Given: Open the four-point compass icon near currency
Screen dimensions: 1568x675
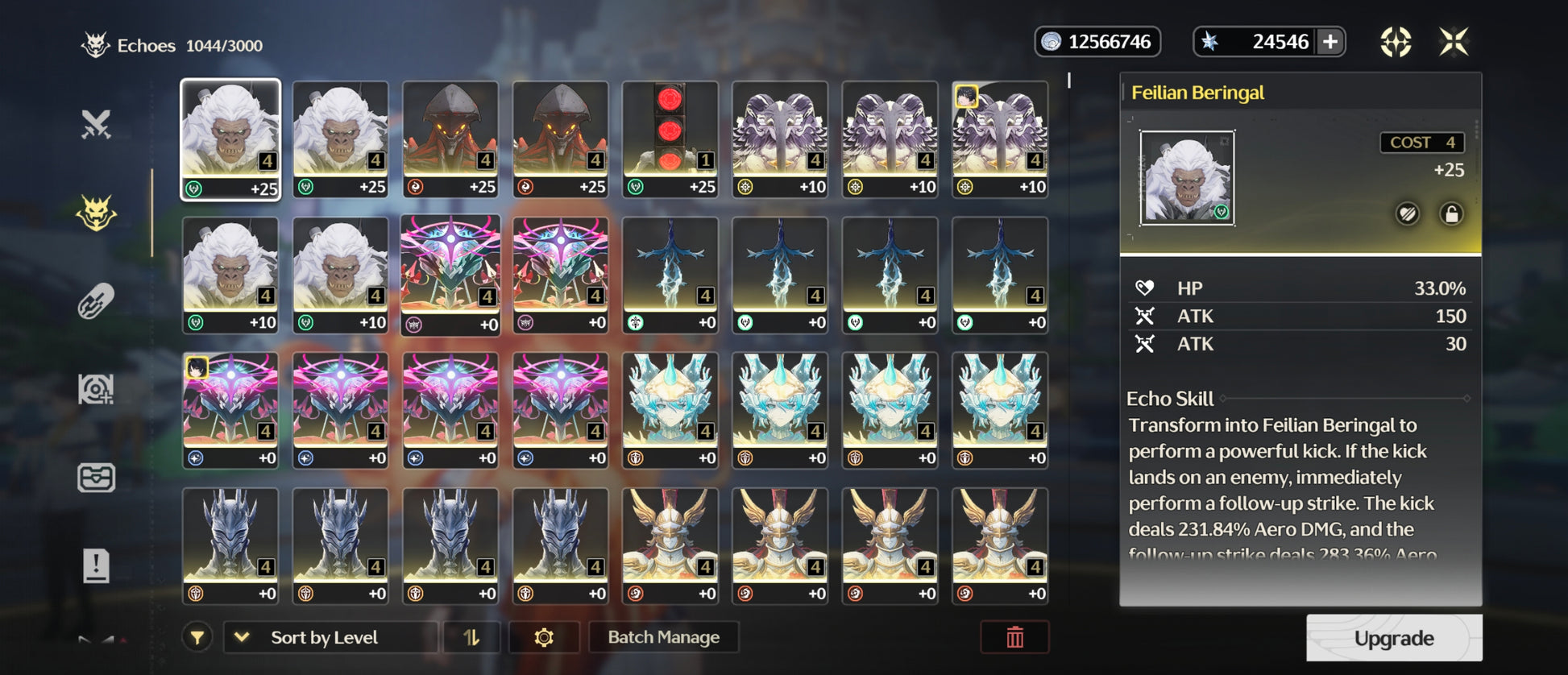Looking at the screenshot, I should pyautogui.click(x=1396, y=42).
